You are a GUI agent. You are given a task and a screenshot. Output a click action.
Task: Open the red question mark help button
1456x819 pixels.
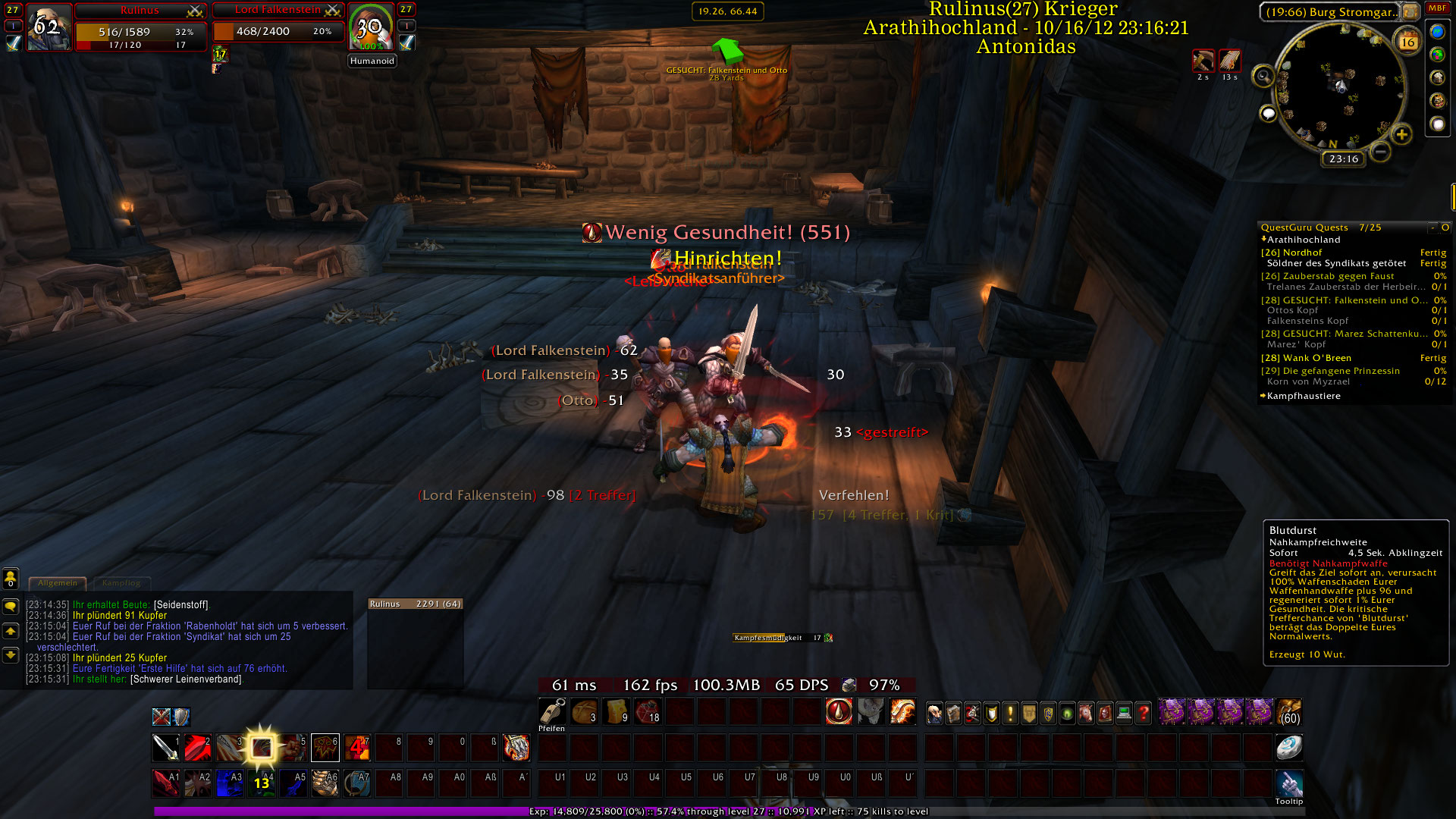pos(1143,713)
